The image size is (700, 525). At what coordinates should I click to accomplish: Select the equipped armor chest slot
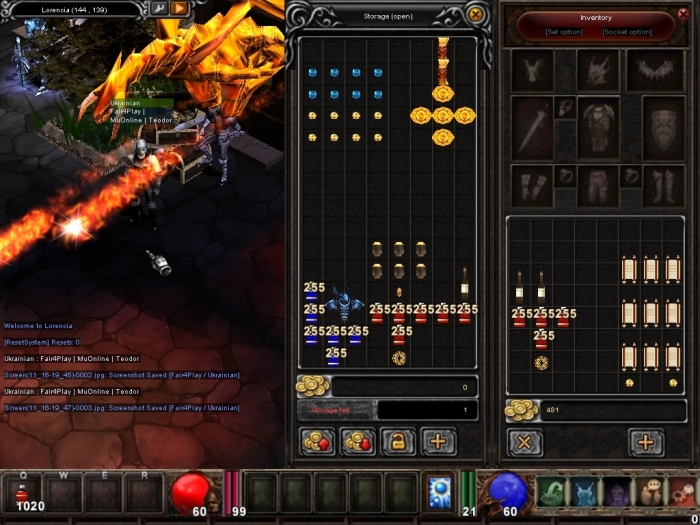599,127
